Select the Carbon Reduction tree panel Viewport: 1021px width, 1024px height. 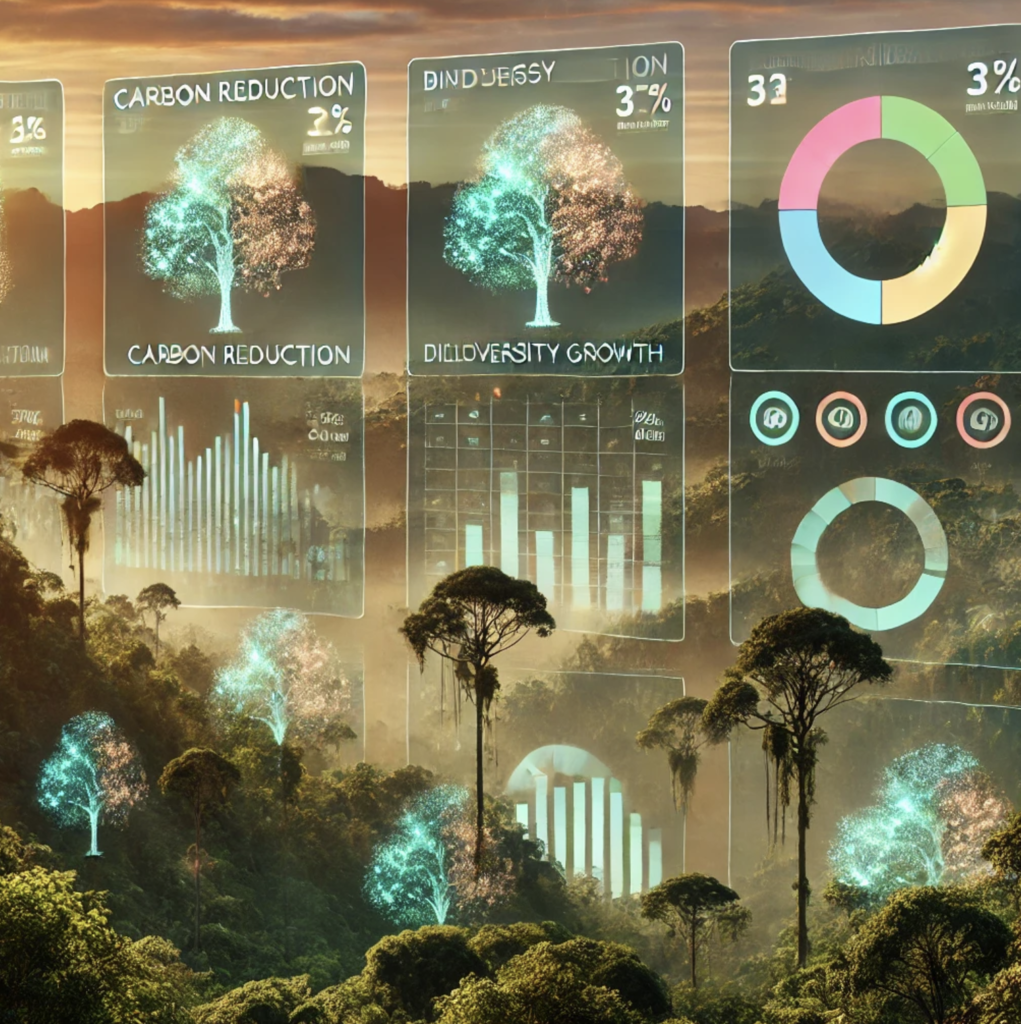pyautogui.click(x=234, y=220)
